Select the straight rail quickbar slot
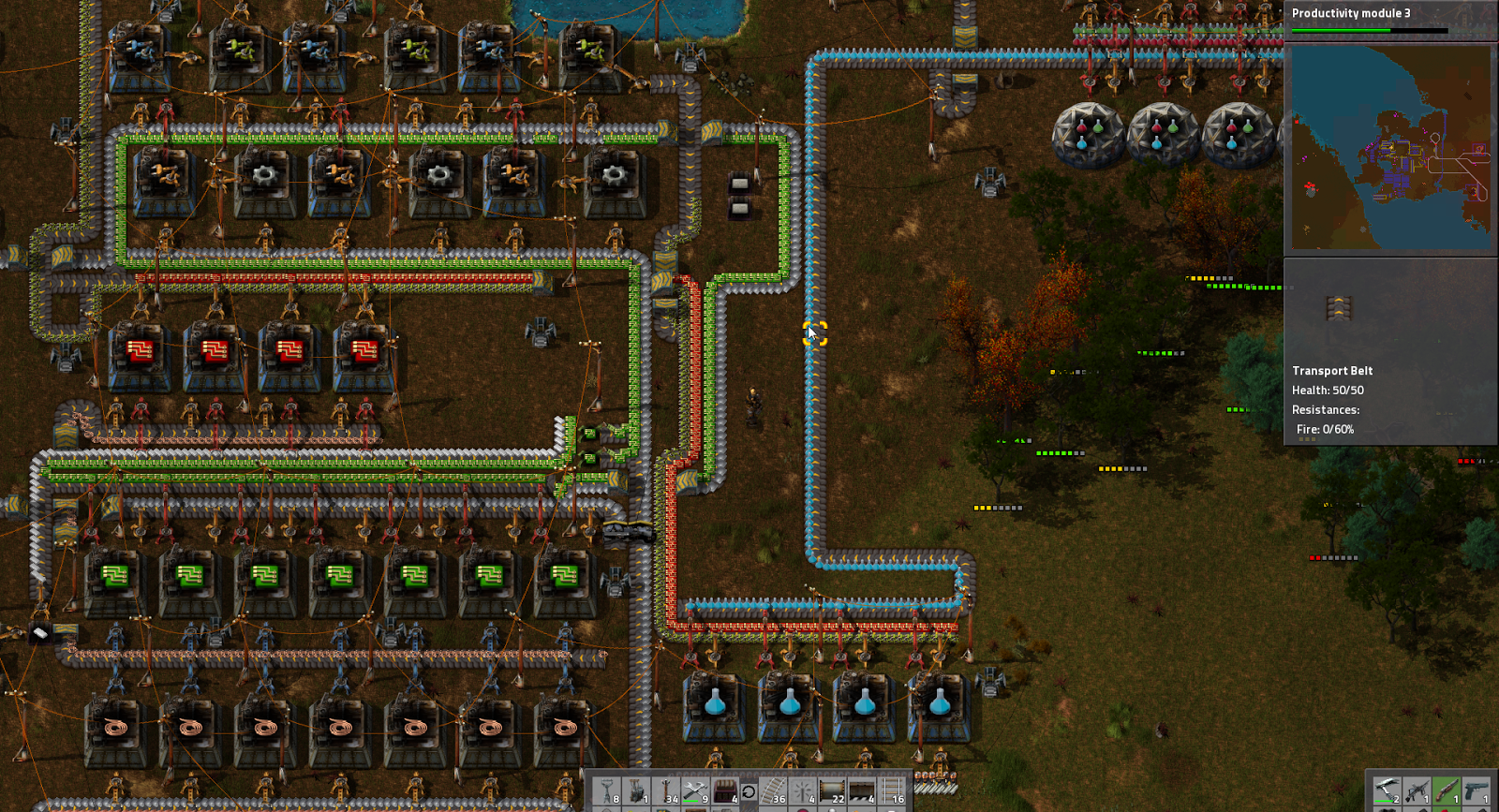The width and height of the screenshot is (1499, 812). [x=892, y=791]
